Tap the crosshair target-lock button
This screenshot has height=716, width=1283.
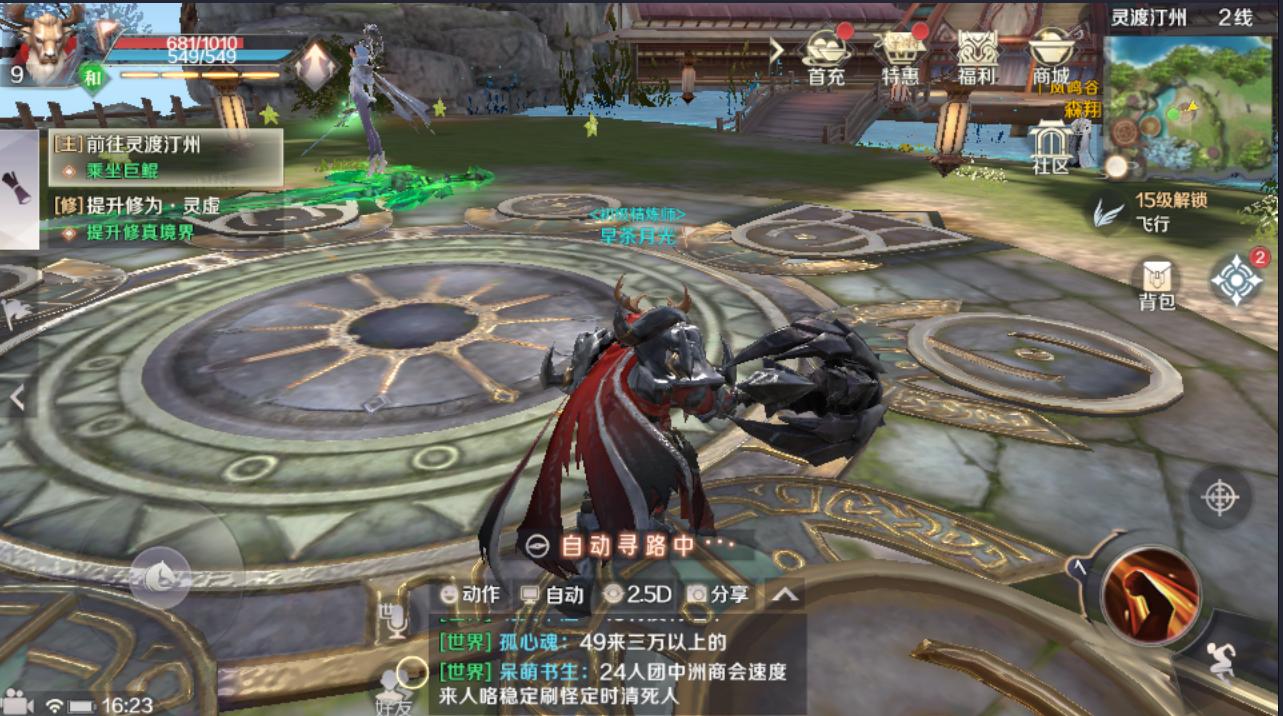click(1220, 497)
